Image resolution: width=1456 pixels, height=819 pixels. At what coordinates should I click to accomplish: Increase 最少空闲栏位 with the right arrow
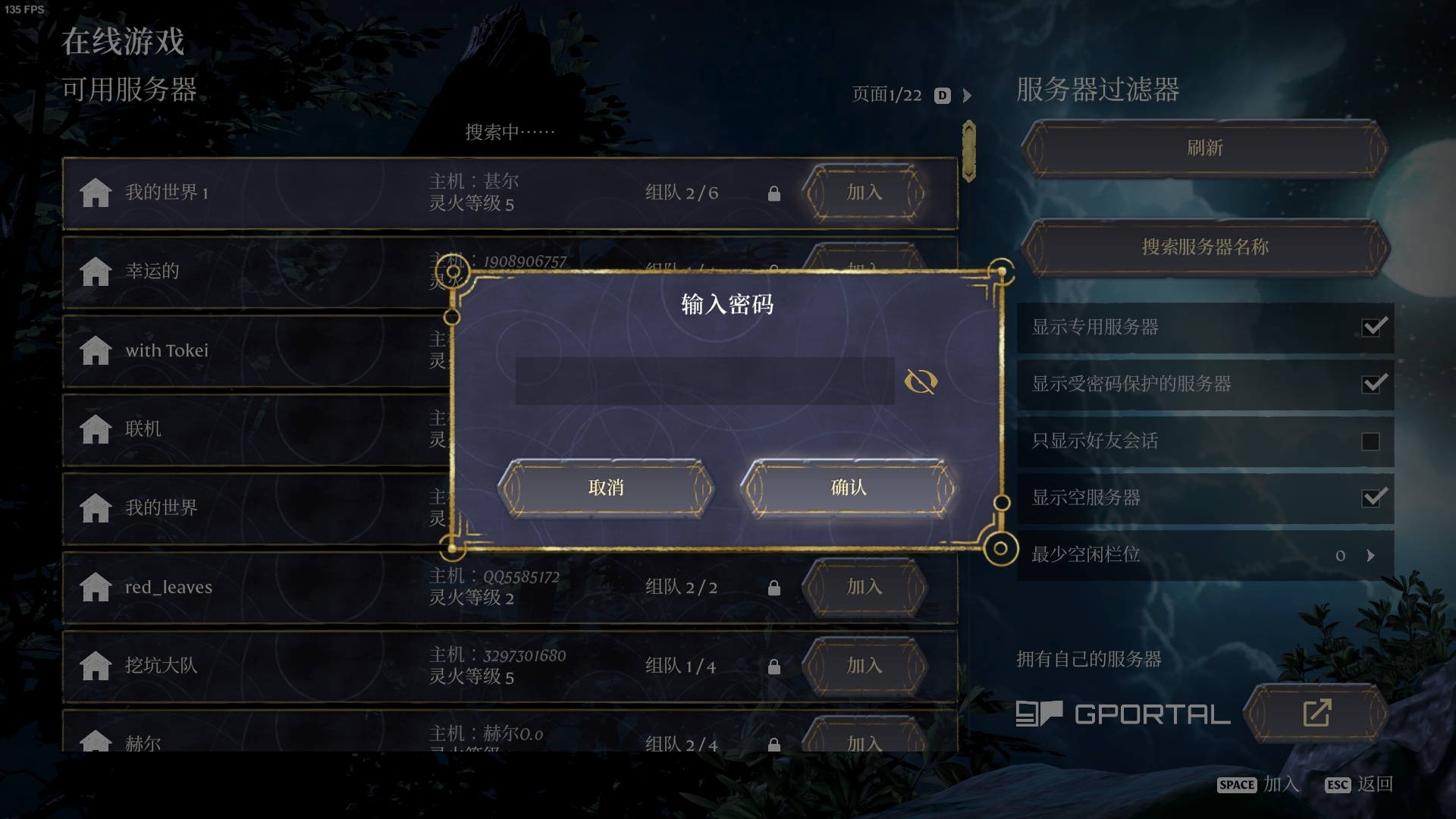click(1370, 555)
